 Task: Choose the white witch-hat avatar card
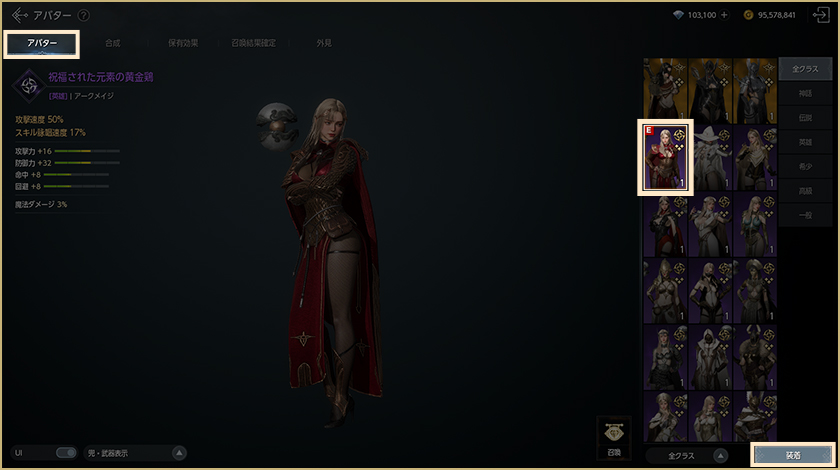[x=711, y=157]
